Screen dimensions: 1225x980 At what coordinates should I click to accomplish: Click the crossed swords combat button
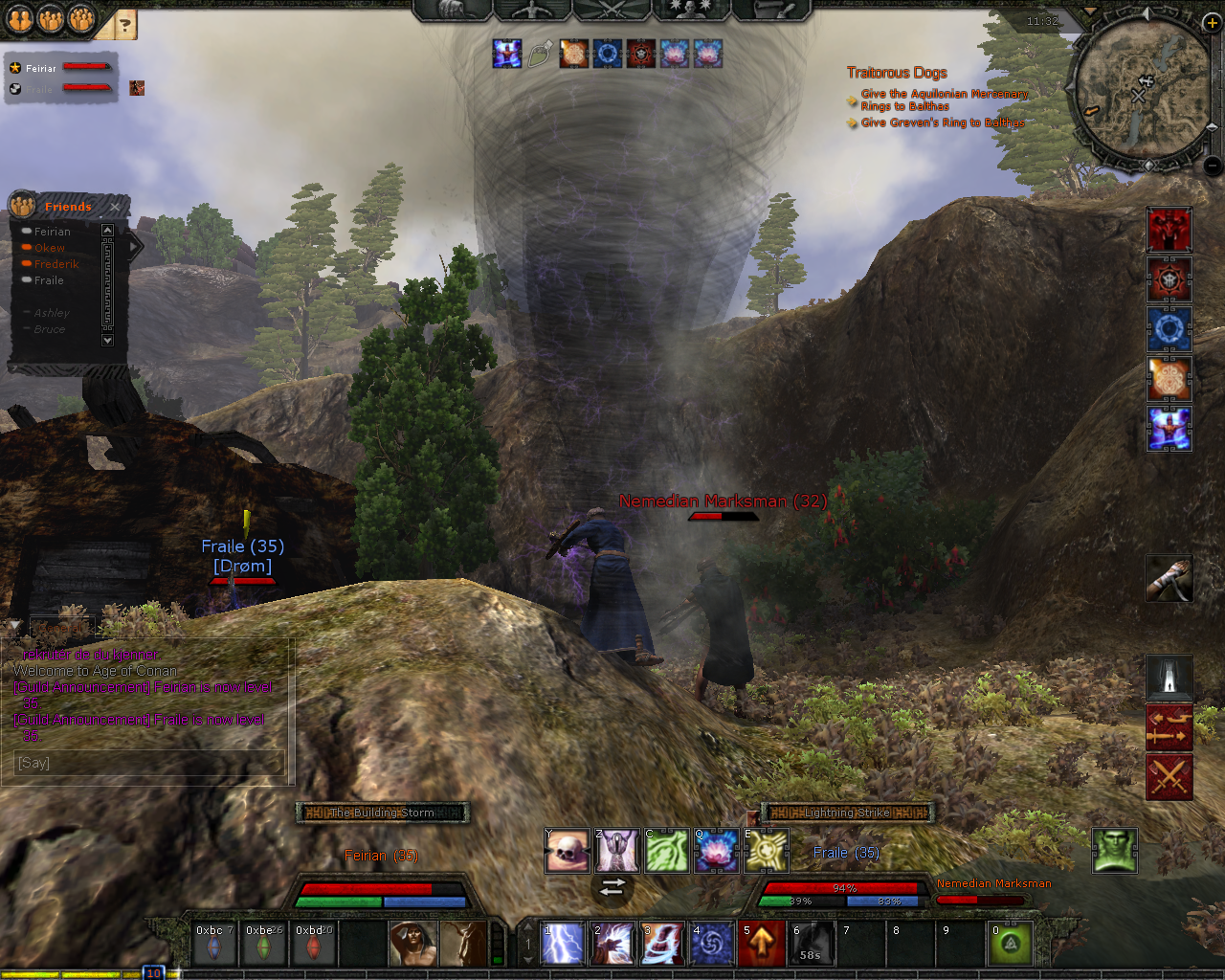[1169, 776]
